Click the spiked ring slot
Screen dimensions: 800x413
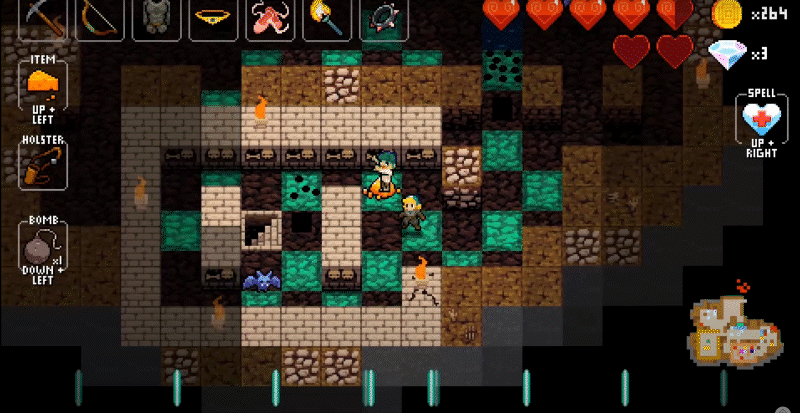click(384, 18)
